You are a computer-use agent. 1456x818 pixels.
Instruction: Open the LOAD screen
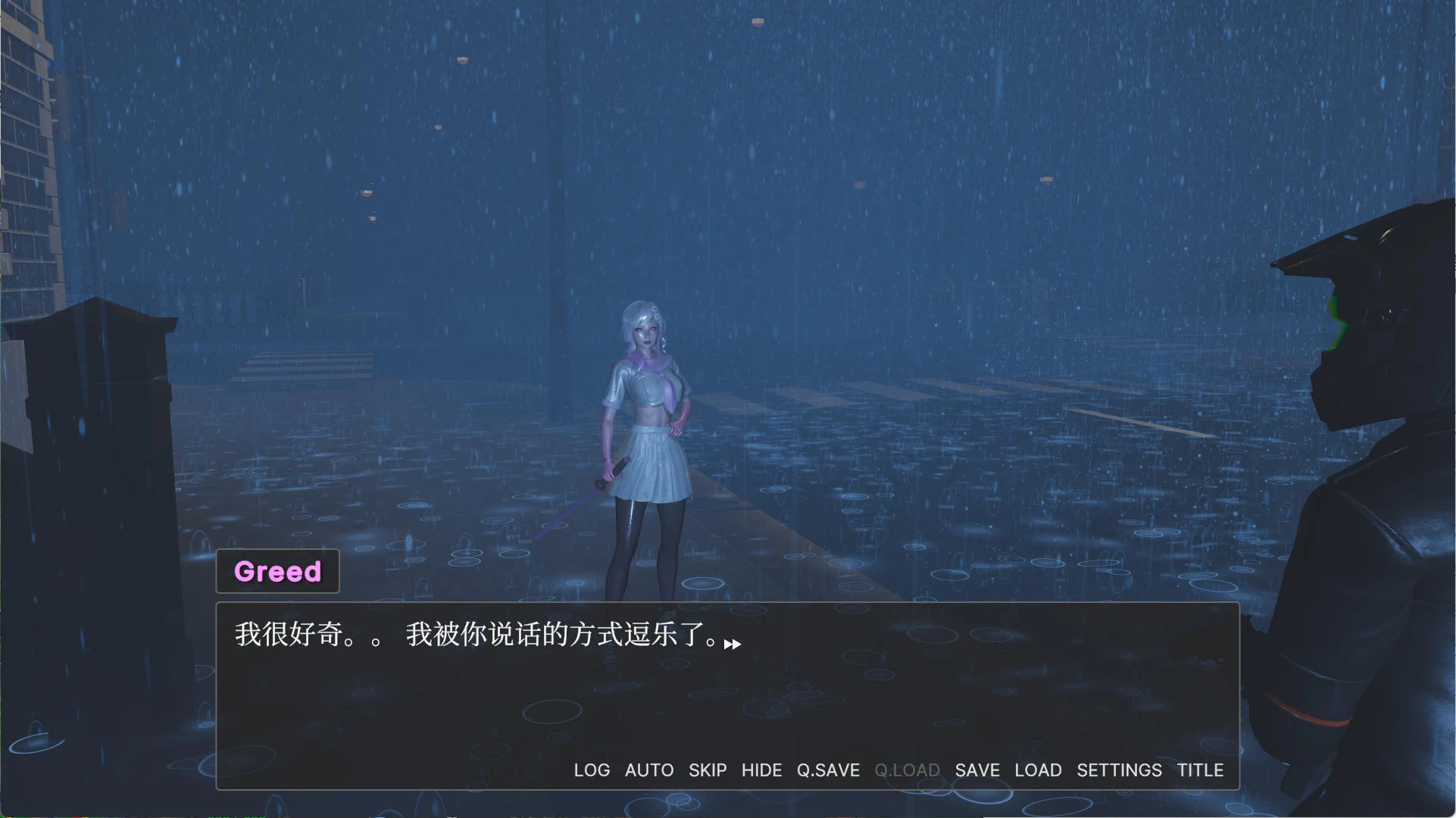[x=1037, y=770]
